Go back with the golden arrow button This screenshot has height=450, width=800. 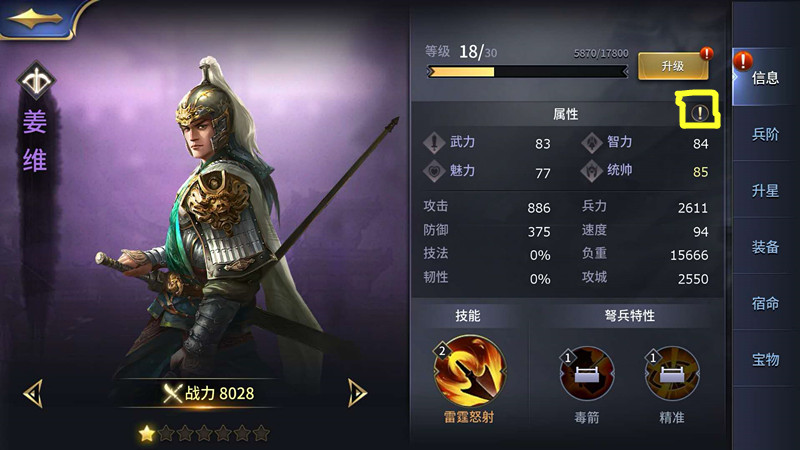[x=38, y=18]
